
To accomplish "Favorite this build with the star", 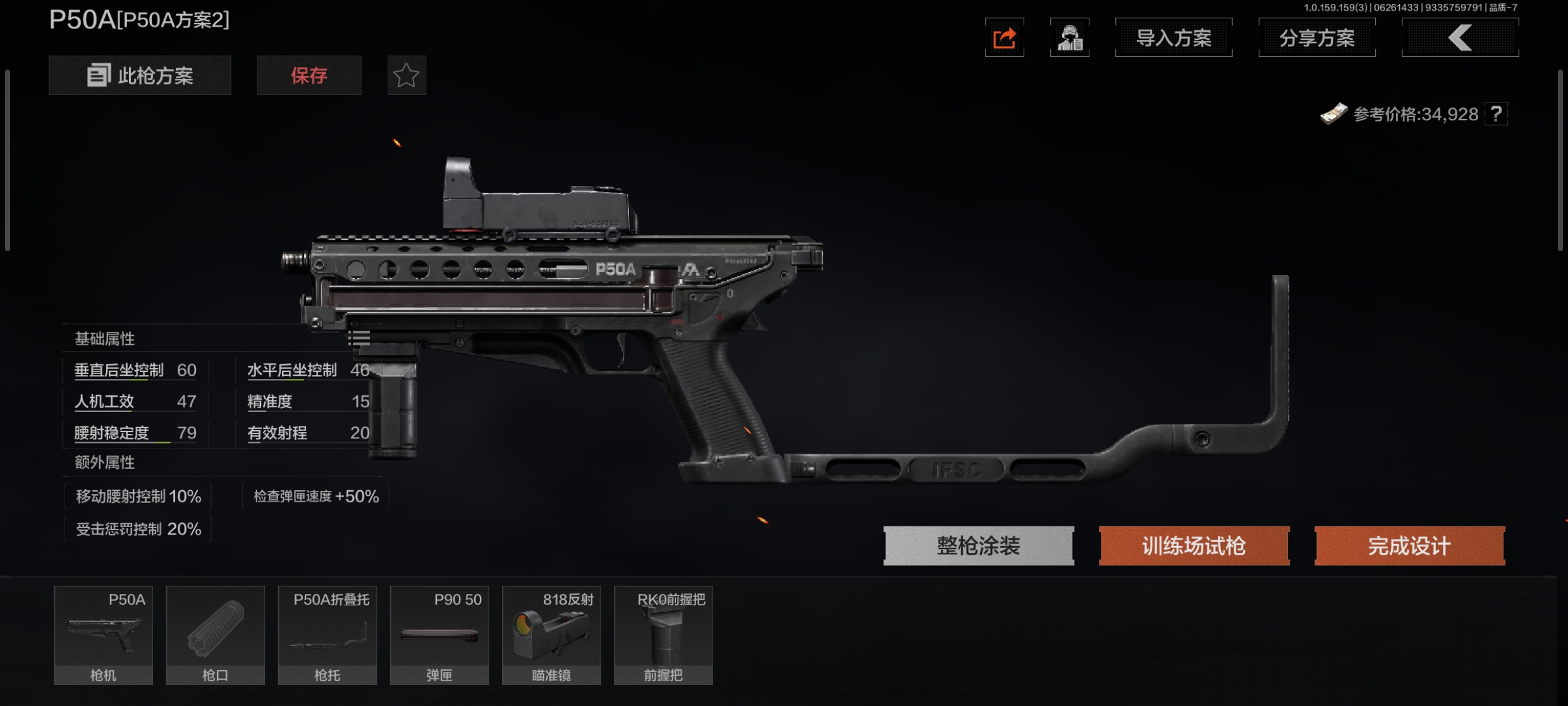I will pyautogui.click(x=407, y=75).
